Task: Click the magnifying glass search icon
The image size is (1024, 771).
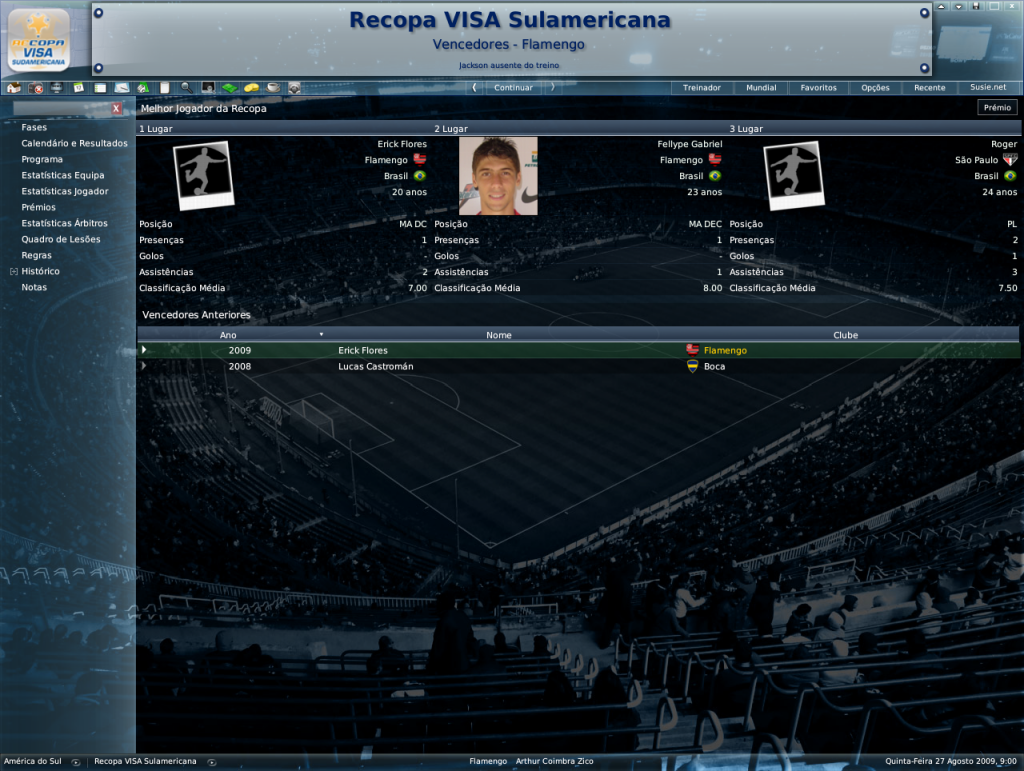Action: pos(186,88)
